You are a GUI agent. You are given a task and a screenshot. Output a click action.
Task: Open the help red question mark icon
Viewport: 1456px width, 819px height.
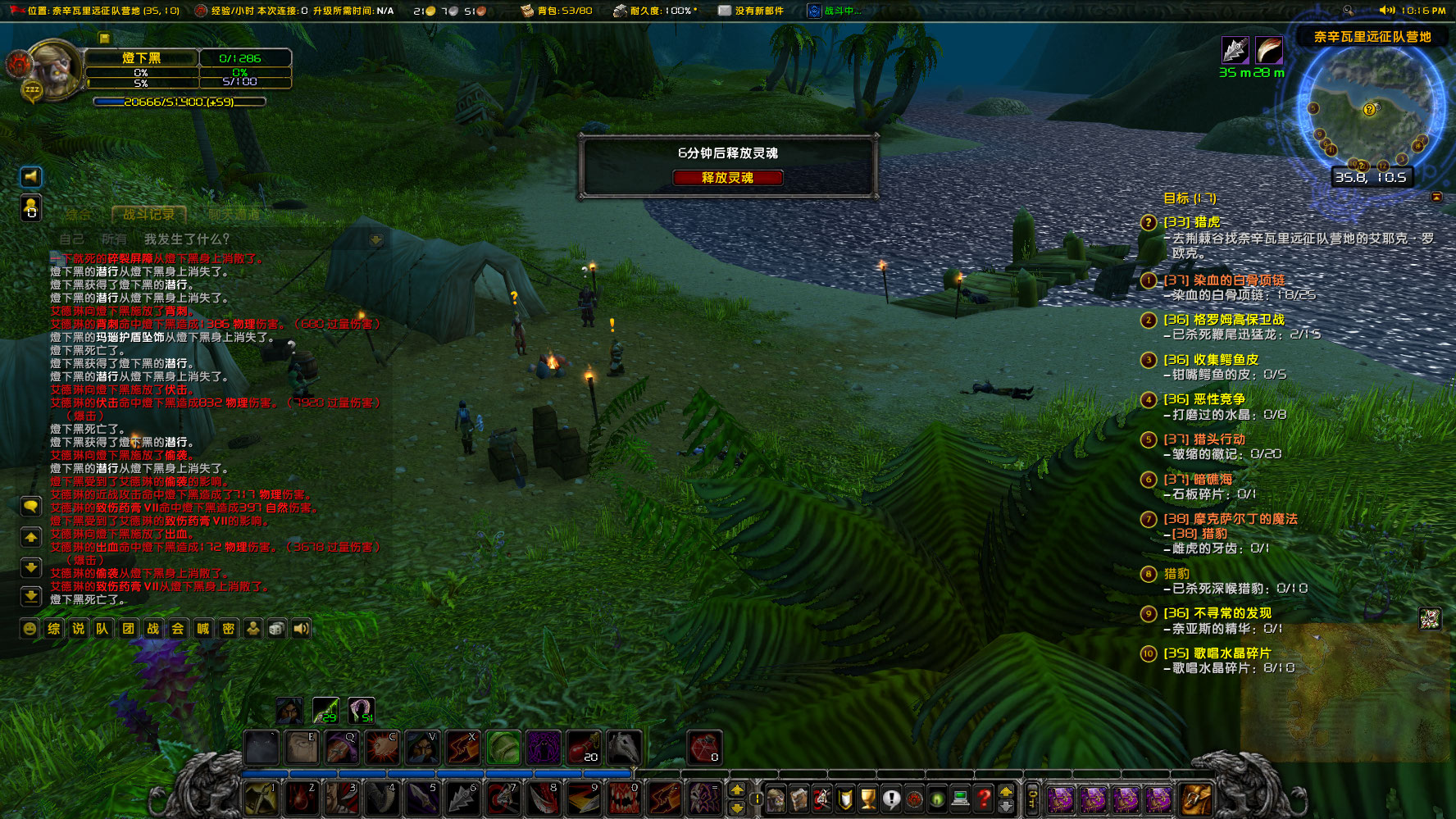pyautogui.click(x=982, y=799)
